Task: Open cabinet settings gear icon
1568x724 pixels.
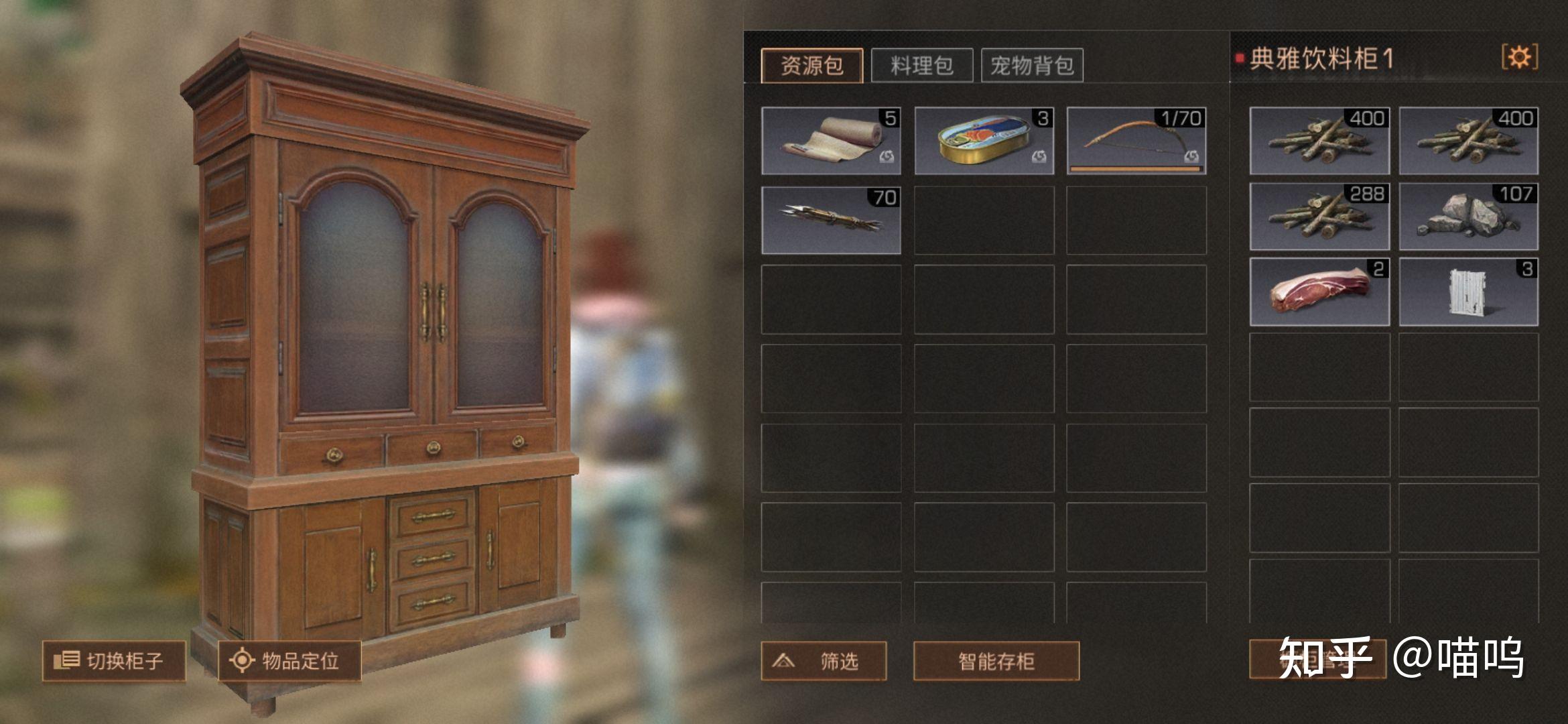Action: point(1519,57)
